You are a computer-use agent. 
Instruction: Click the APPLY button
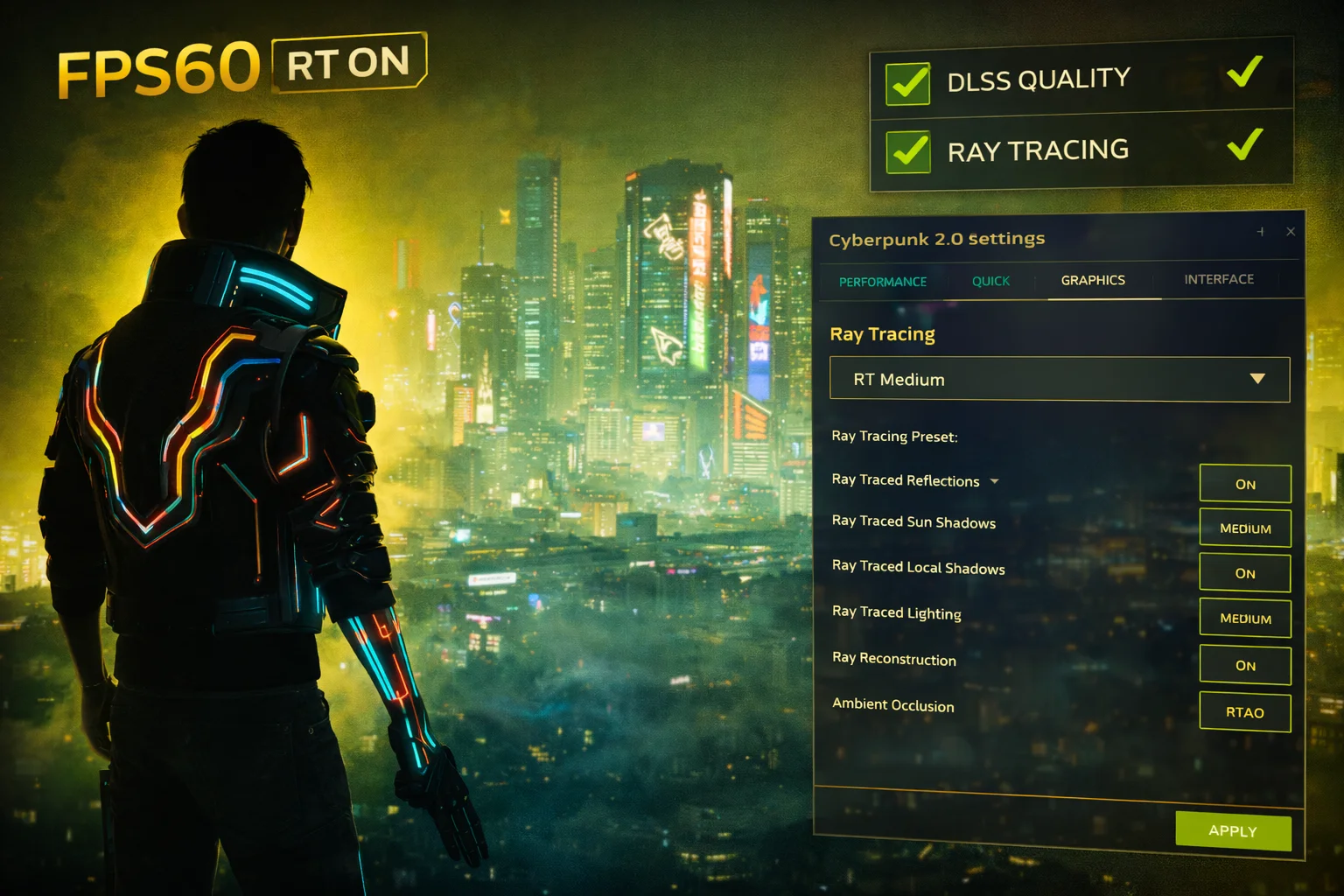[x=1232, y=830]
